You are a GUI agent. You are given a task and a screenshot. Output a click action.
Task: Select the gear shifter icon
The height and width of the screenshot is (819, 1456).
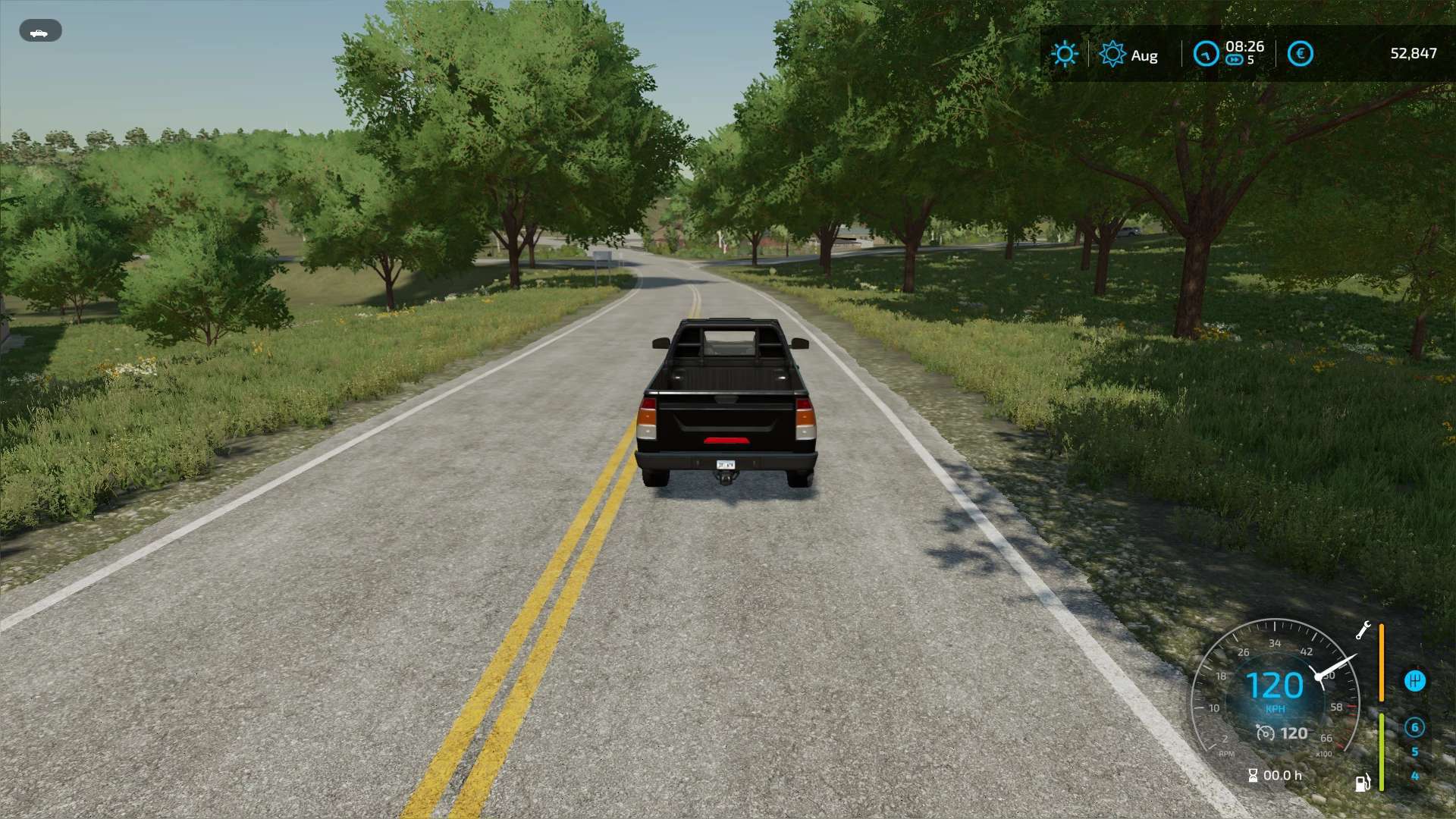pos(1414,680)
